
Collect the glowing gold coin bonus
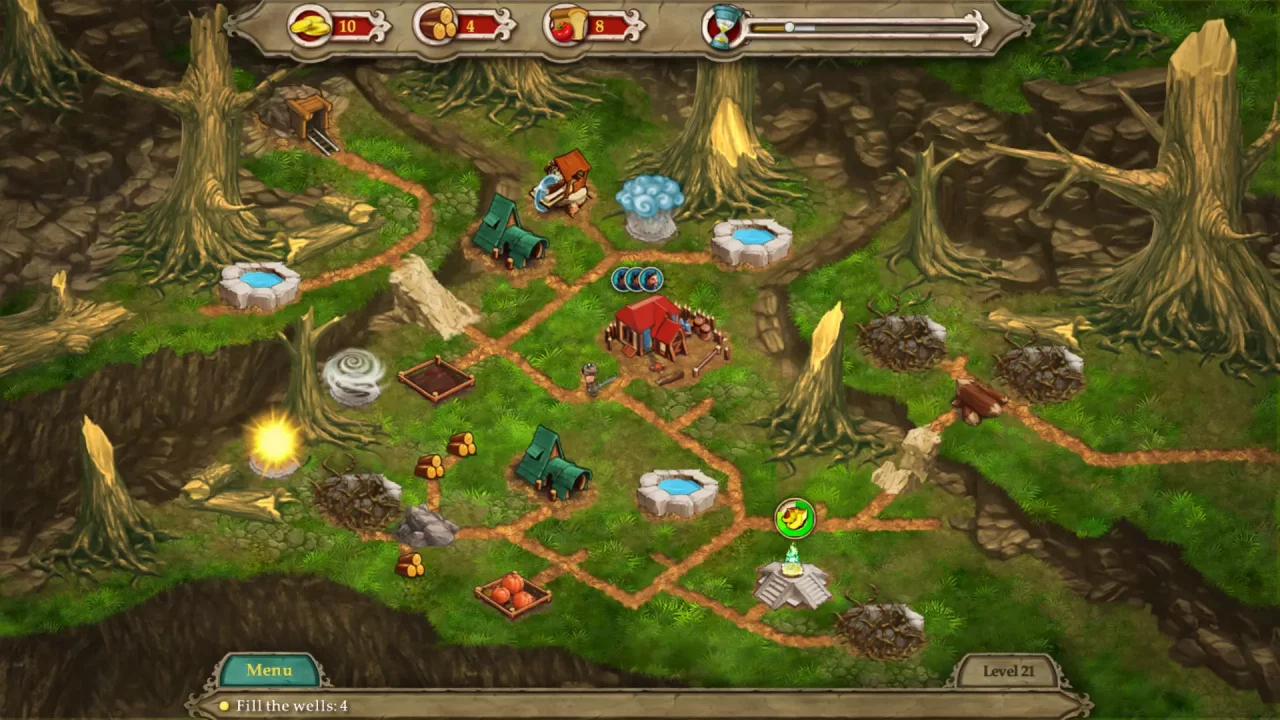[x=795, y=518]
